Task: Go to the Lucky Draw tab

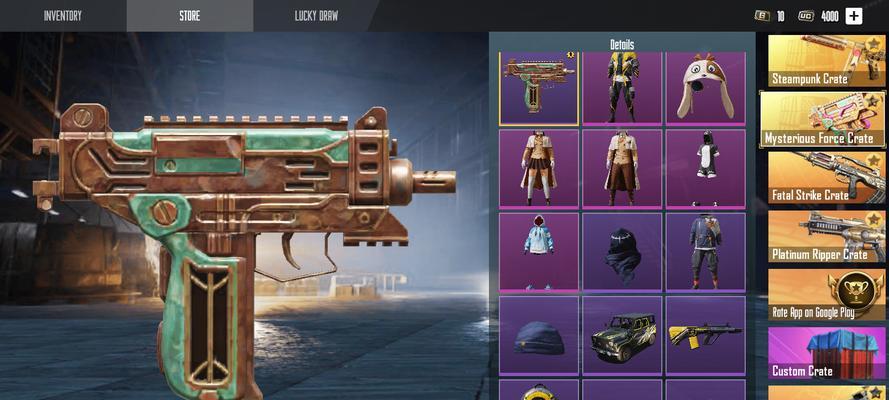Action: point(316,16)
